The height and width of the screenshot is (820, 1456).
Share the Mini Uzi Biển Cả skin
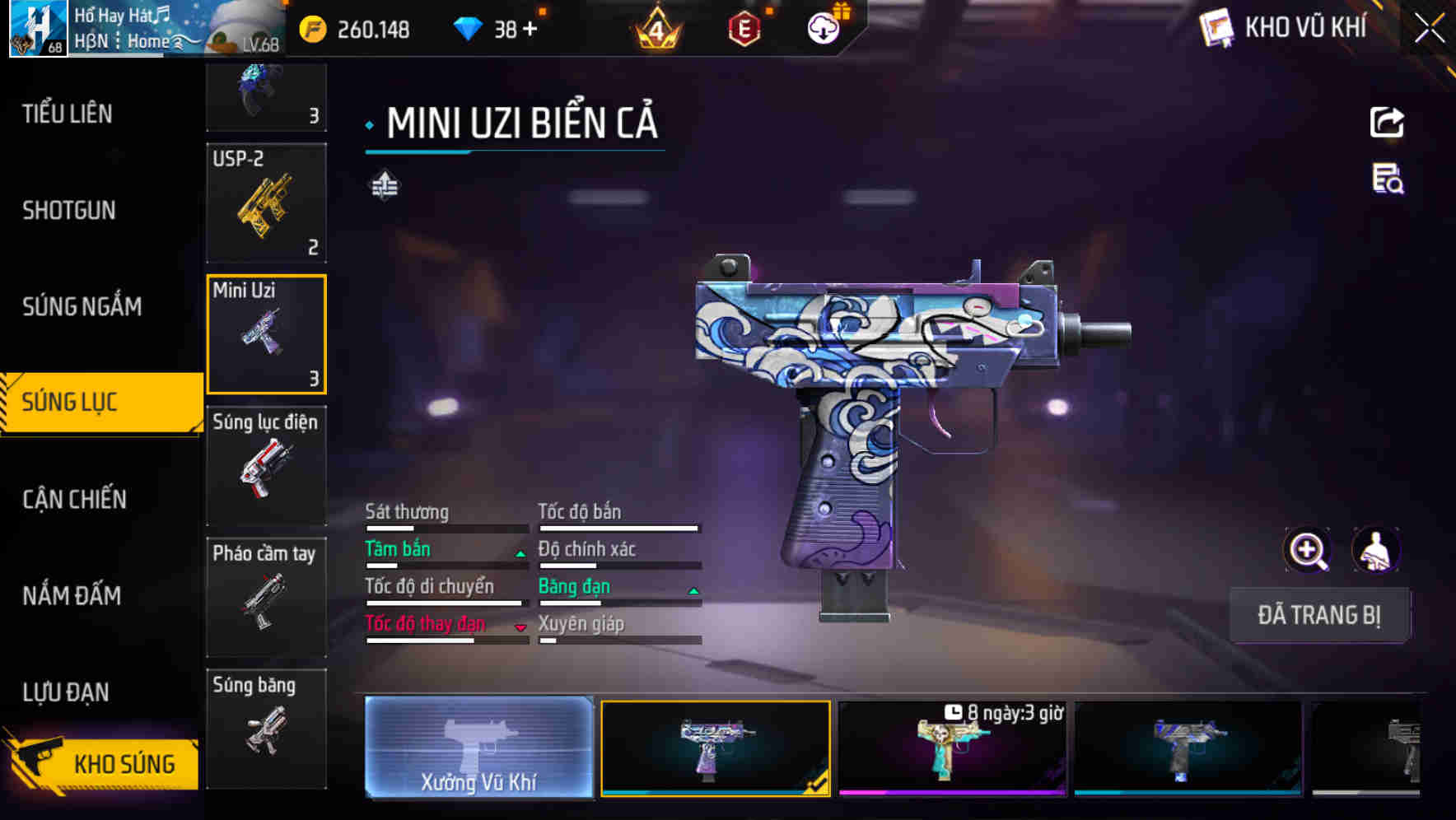[x=1387, y=123]
